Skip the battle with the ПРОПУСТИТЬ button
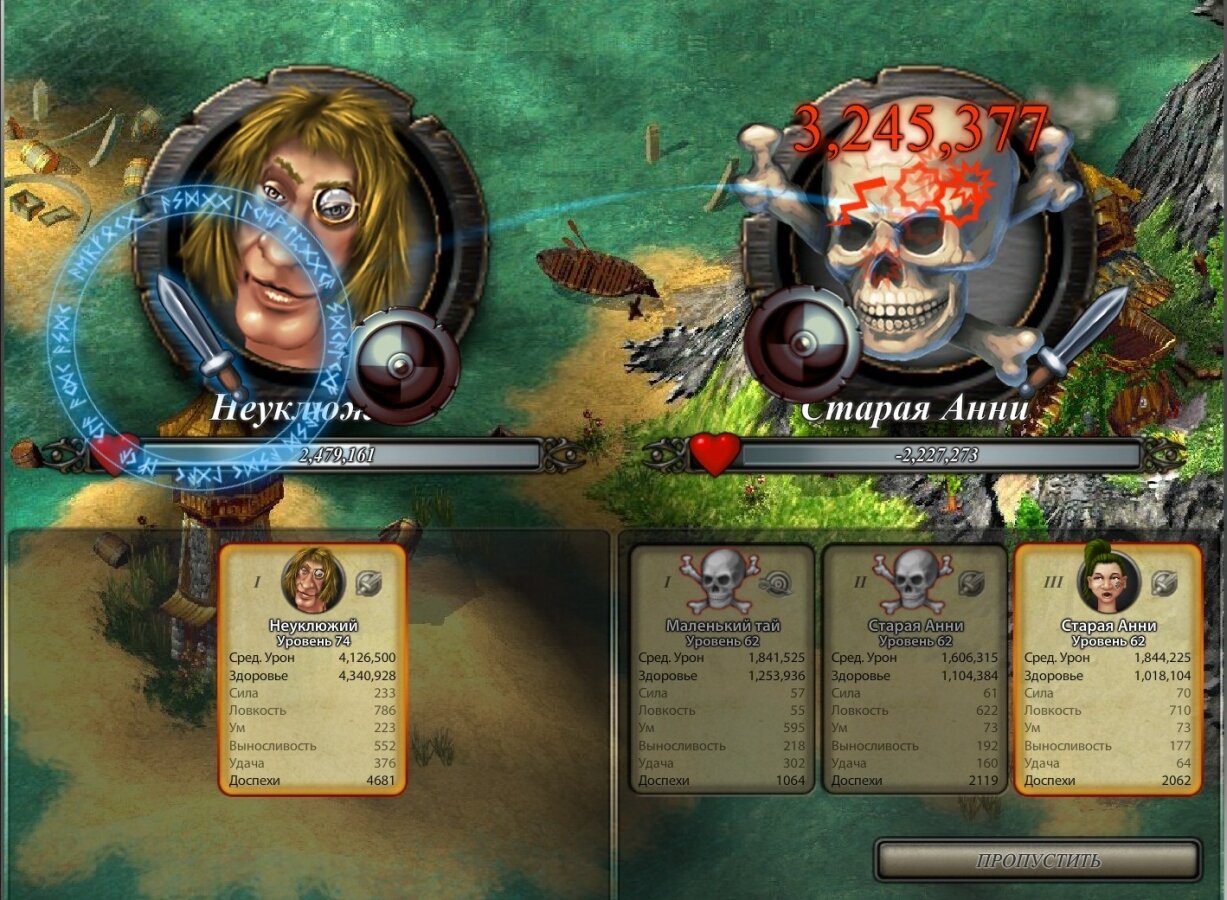The height and width of the screenshot is (900, 1227). click(x=1038, y=860)
